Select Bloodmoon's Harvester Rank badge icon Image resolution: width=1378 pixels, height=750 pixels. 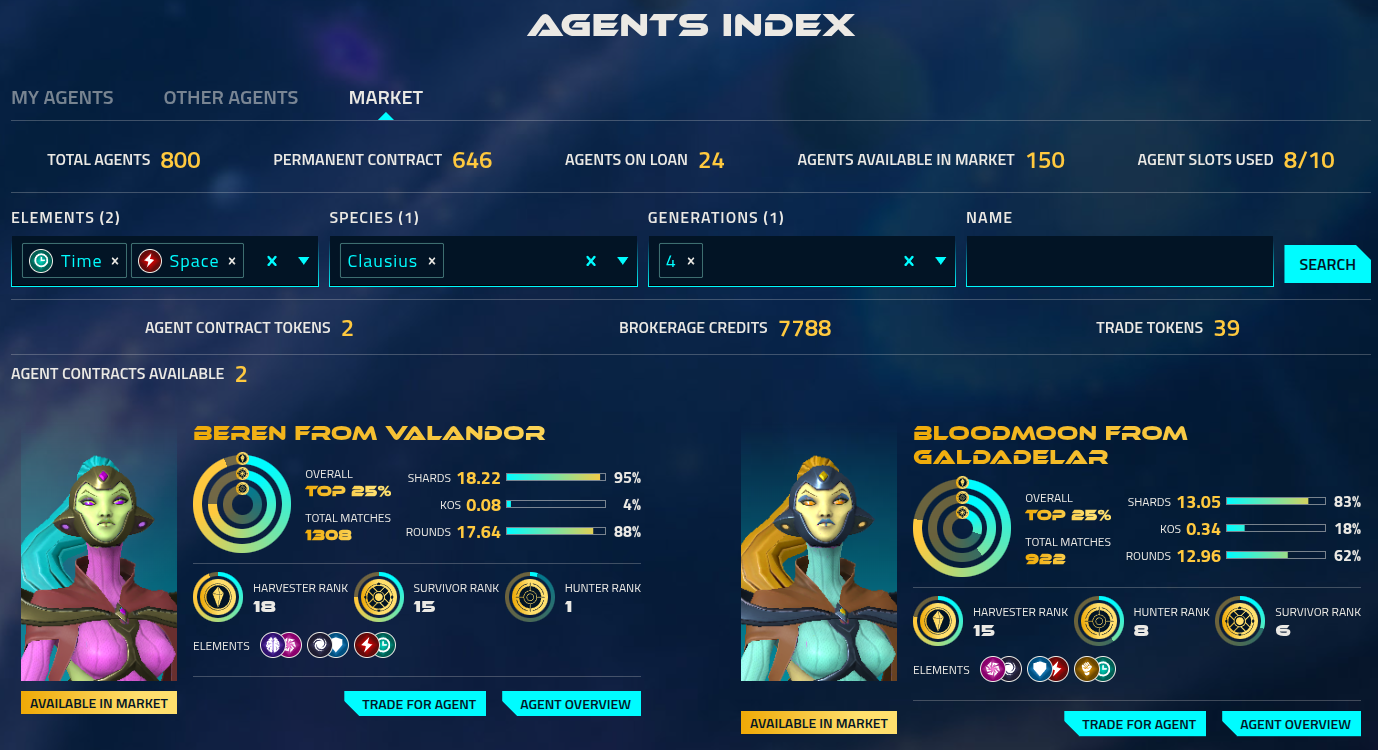pos(937,620)
